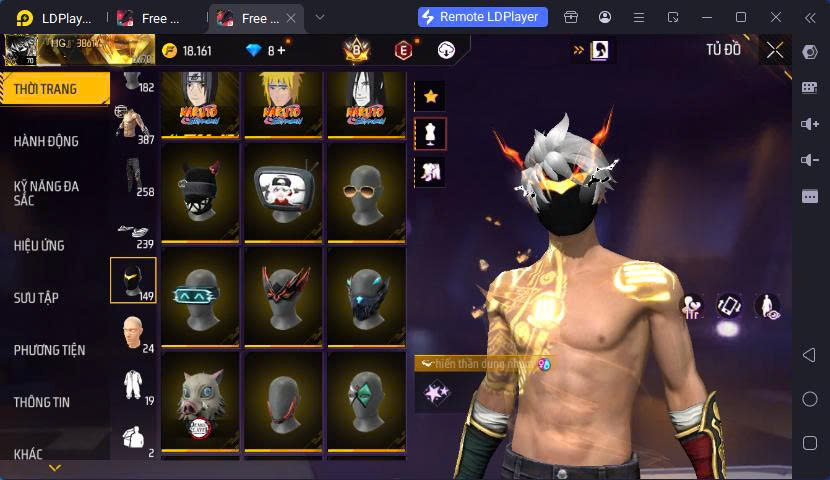The height and width of the screenshot is (480, 830).
Task: Choose the Phương Tiện category
Action: (x=49, y=350)
